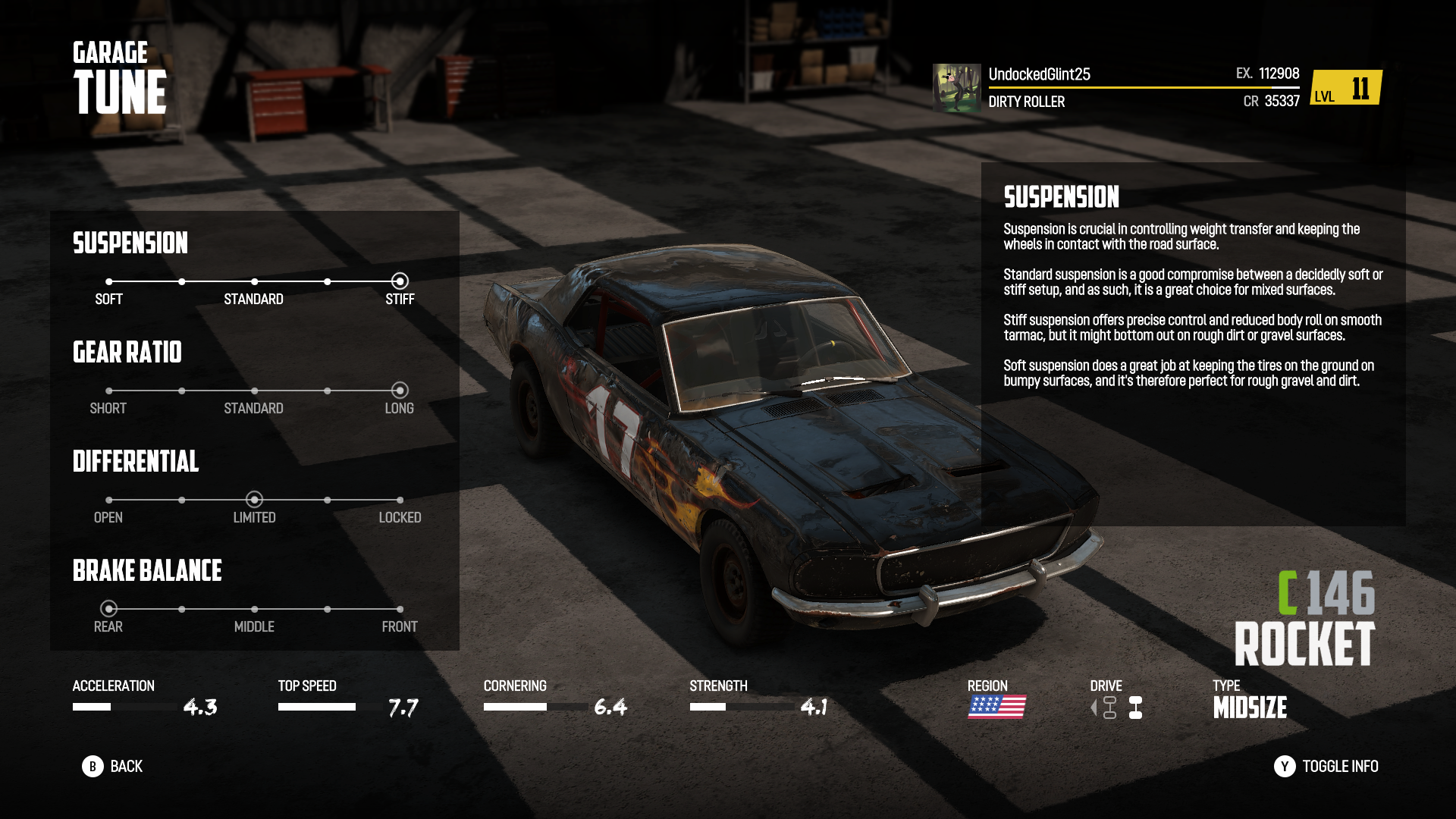Click the front axle drivetrain icon

coord(1109,709)
